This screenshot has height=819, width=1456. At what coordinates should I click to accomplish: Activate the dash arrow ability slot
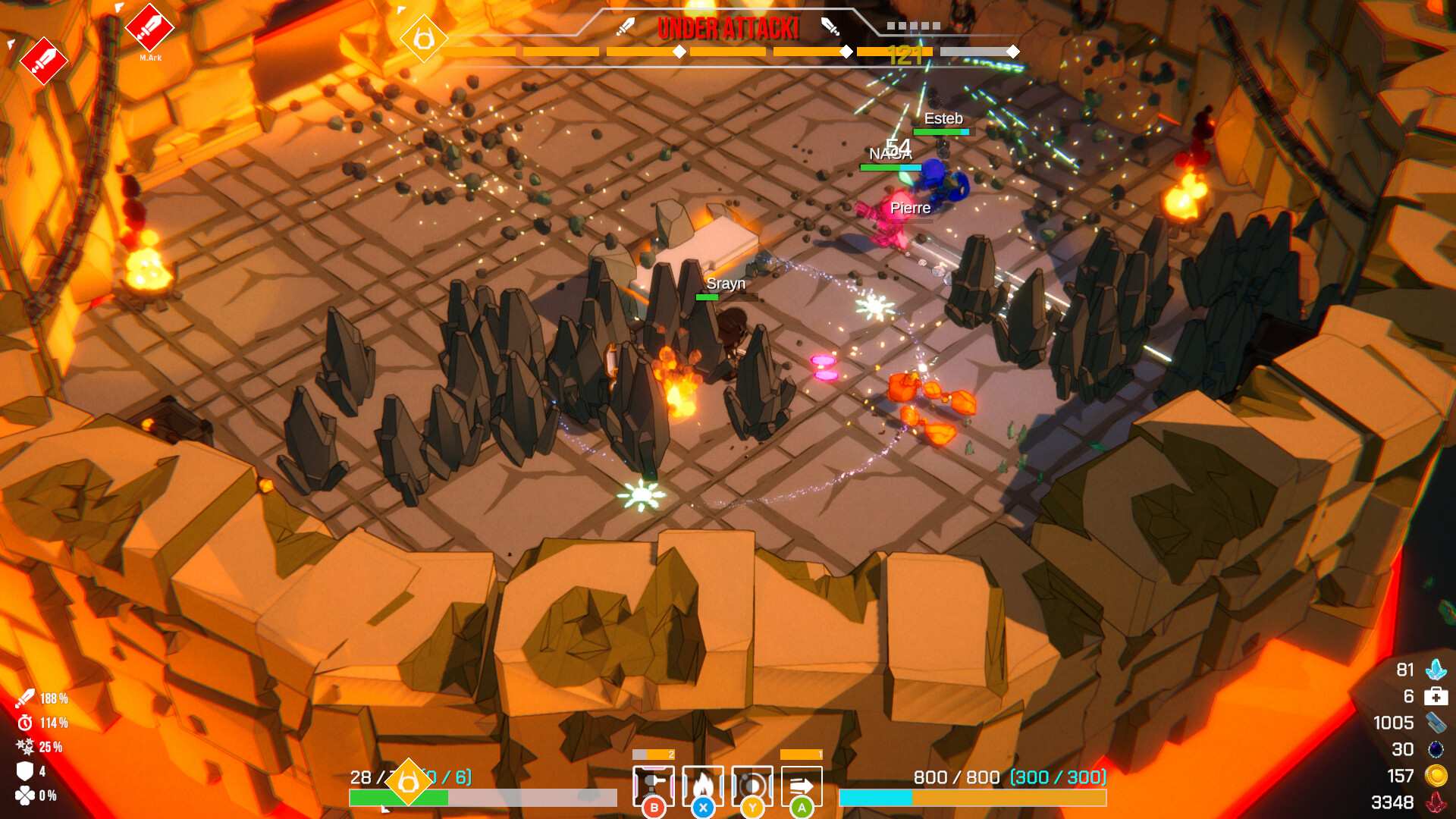click(802, 786)
